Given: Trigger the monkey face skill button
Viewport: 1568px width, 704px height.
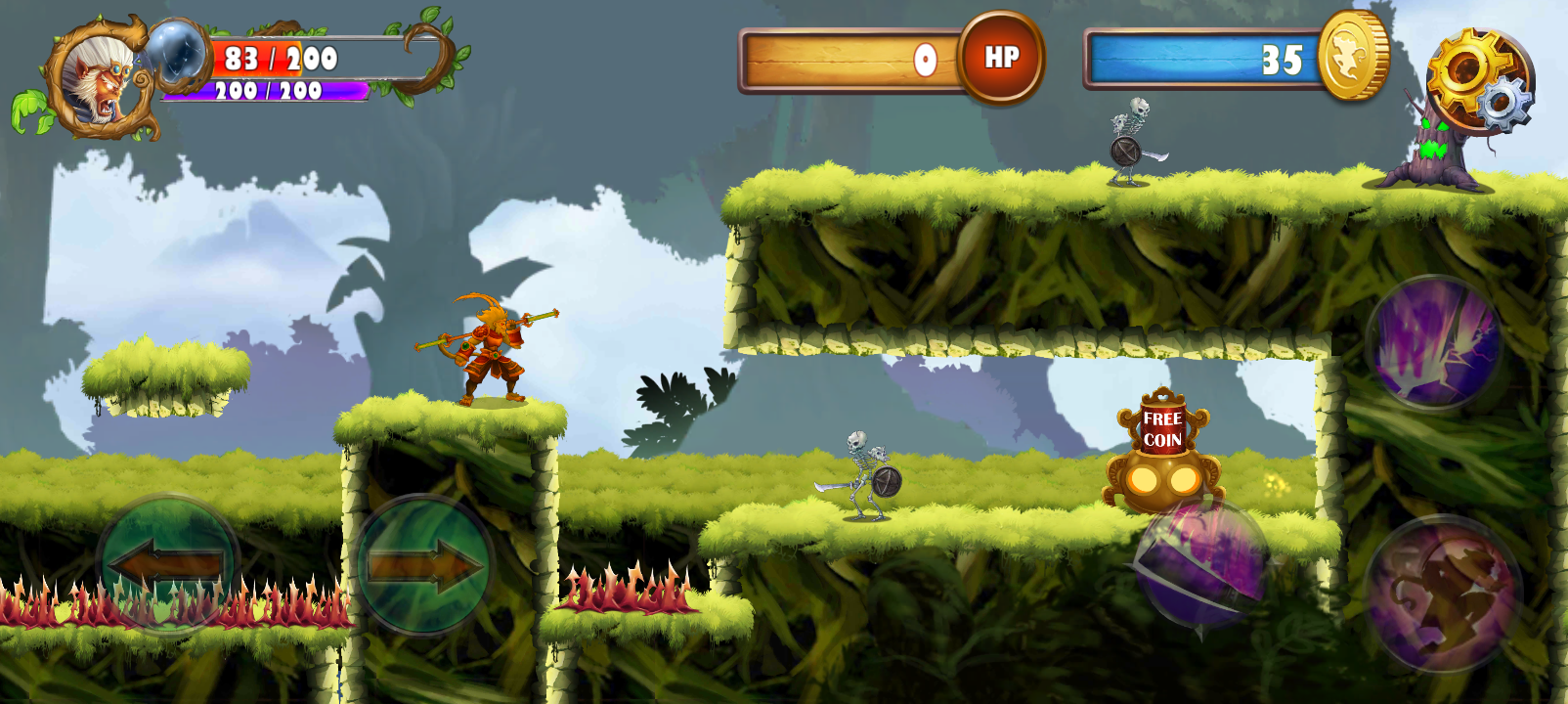Looking at the screenshot, I should [1443, 594].
